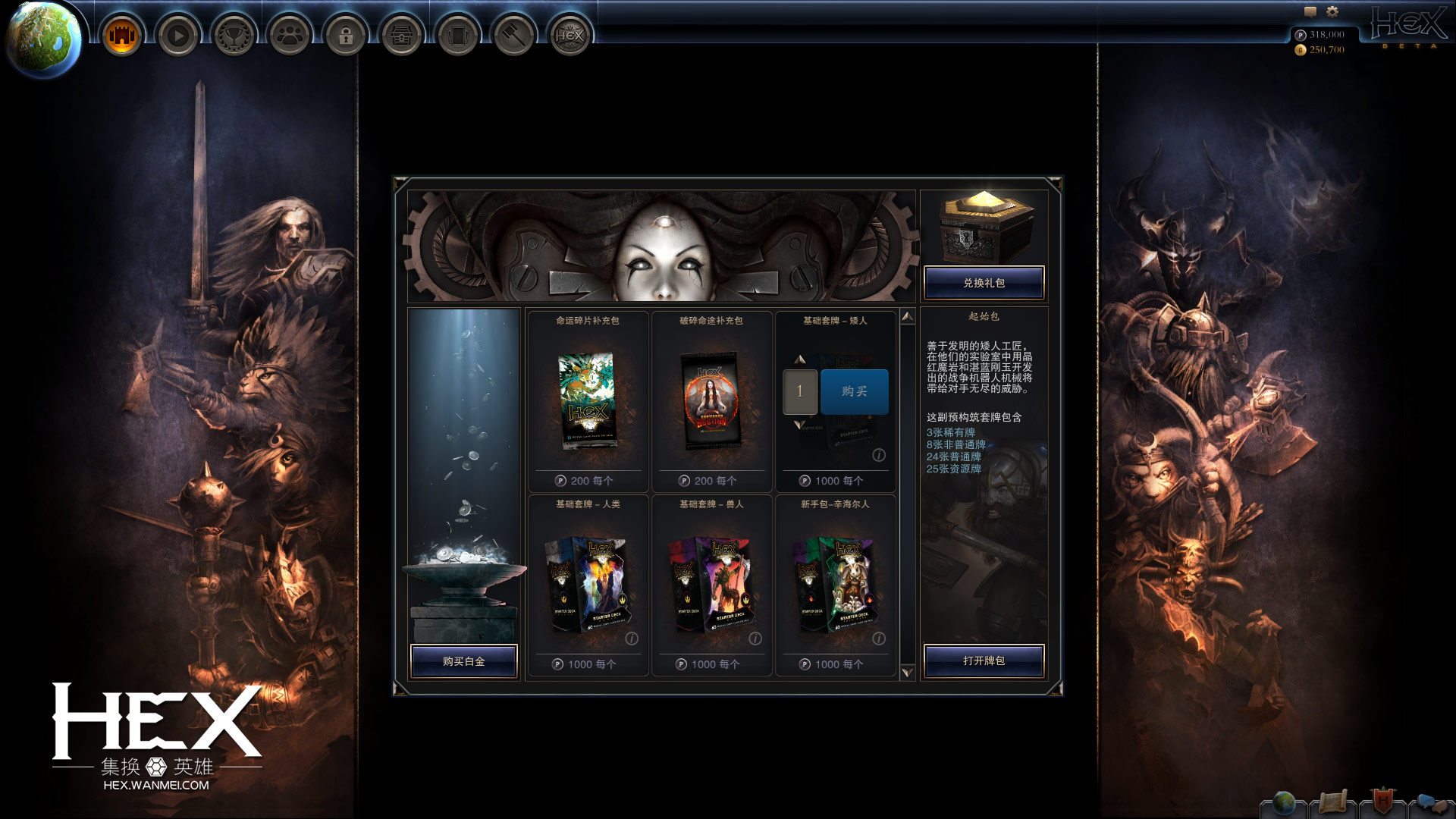Open the treasure chest icon in top bar

click(402, 35)
